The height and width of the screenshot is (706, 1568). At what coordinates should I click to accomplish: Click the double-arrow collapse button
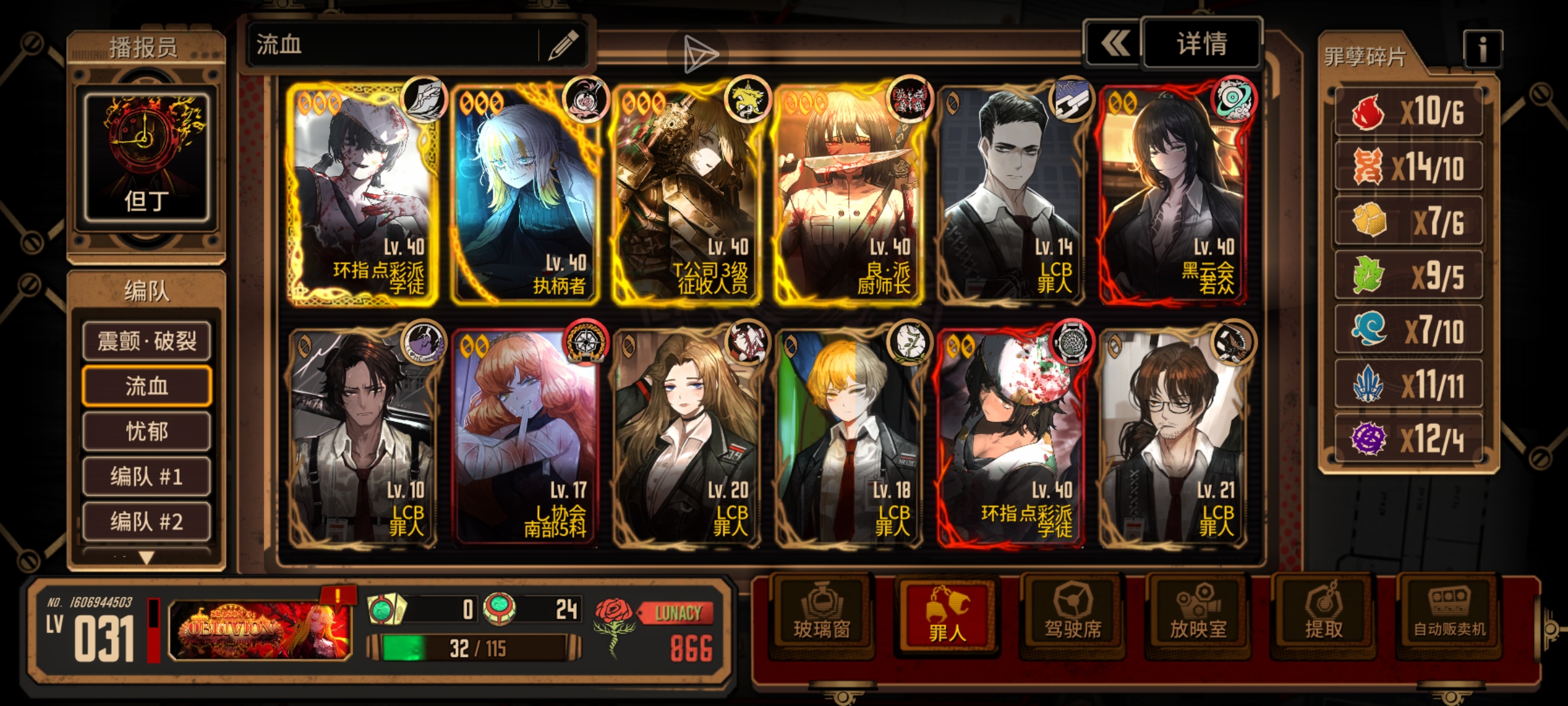[x=1115, y=44]
